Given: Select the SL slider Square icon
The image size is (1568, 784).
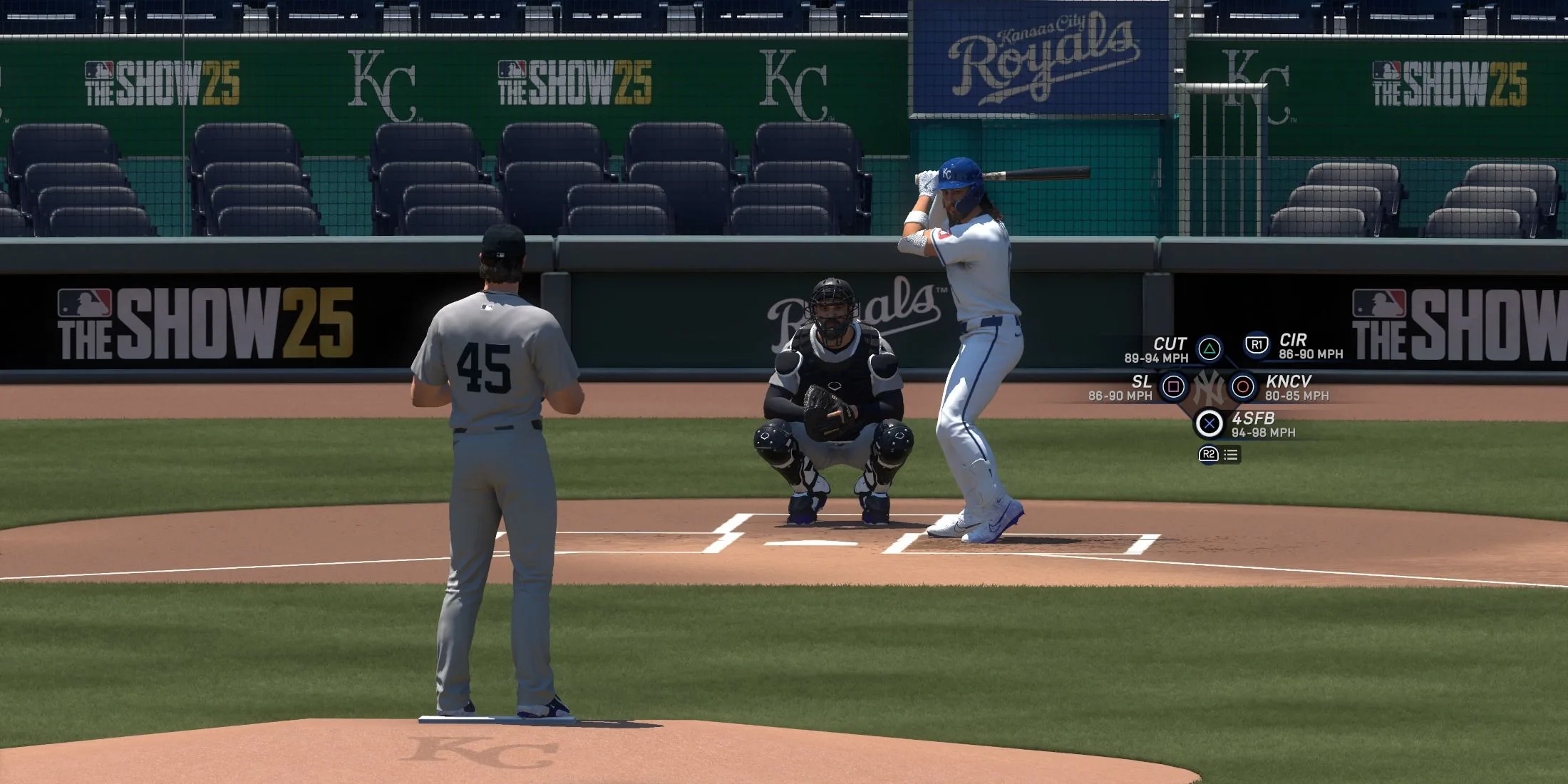Looking at the screenshot, I should (1175, 387).
